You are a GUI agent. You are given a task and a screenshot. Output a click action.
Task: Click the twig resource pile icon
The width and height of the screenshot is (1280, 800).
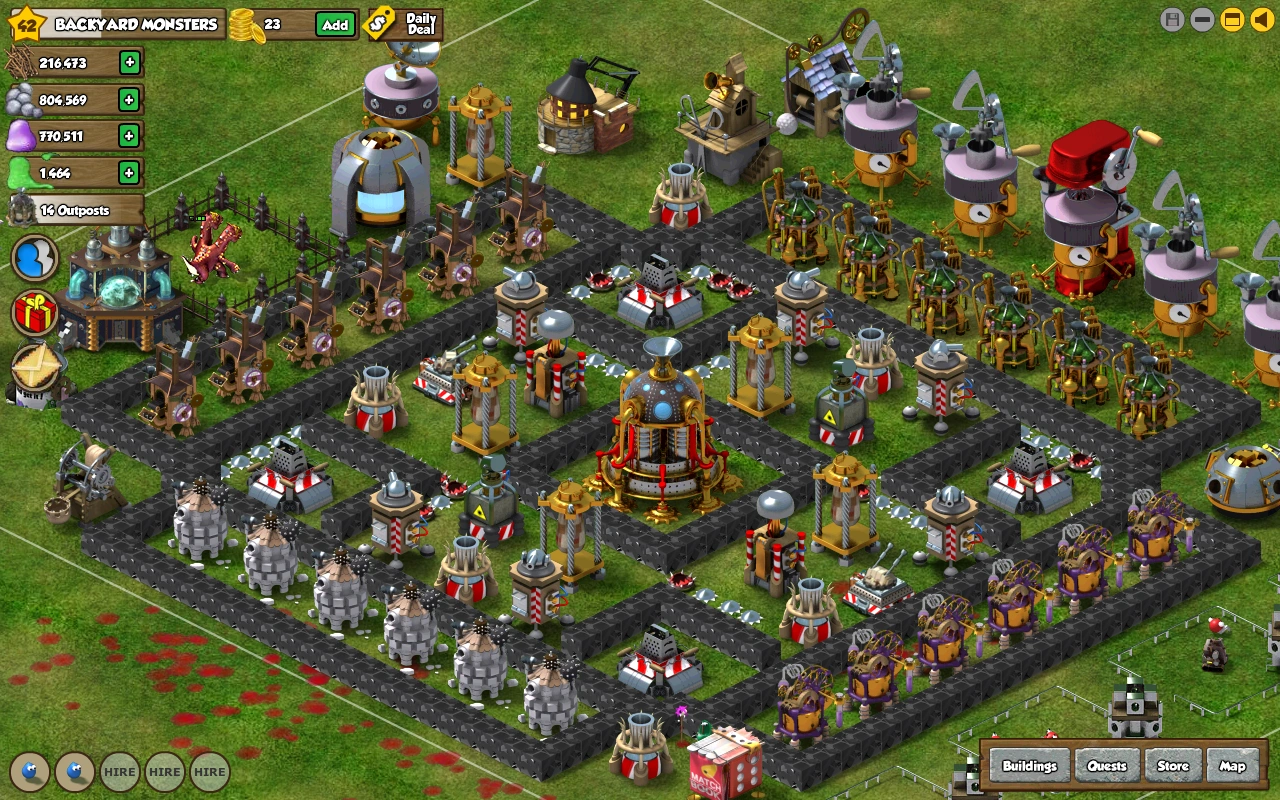point(22,62)
